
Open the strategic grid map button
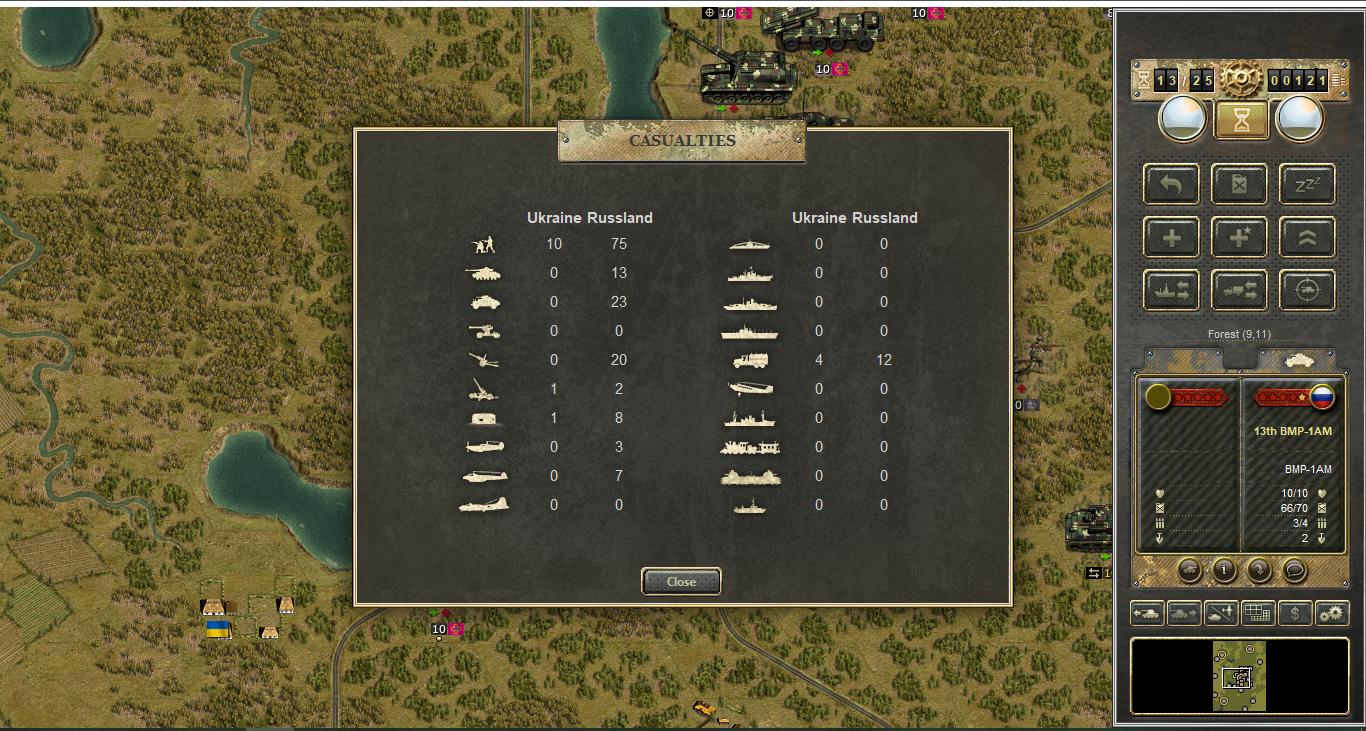tap(1258, 613)
